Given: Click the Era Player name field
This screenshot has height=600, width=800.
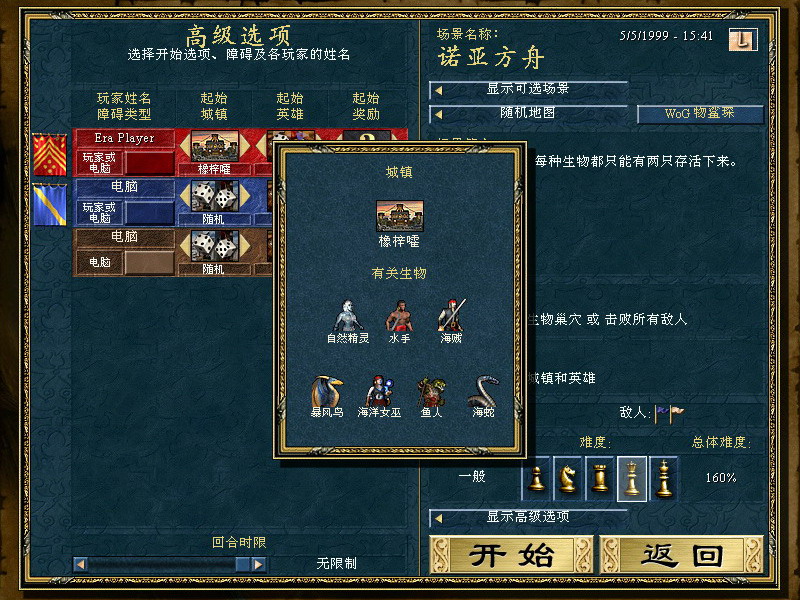Looking at the screenshot, I should (125, 138).
